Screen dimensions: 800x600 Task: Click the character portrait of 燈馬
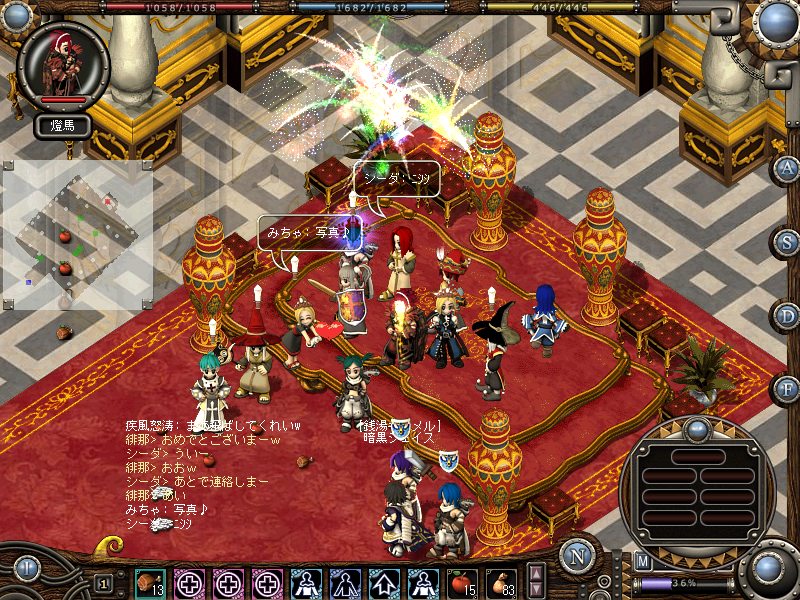tap(63, 63)
